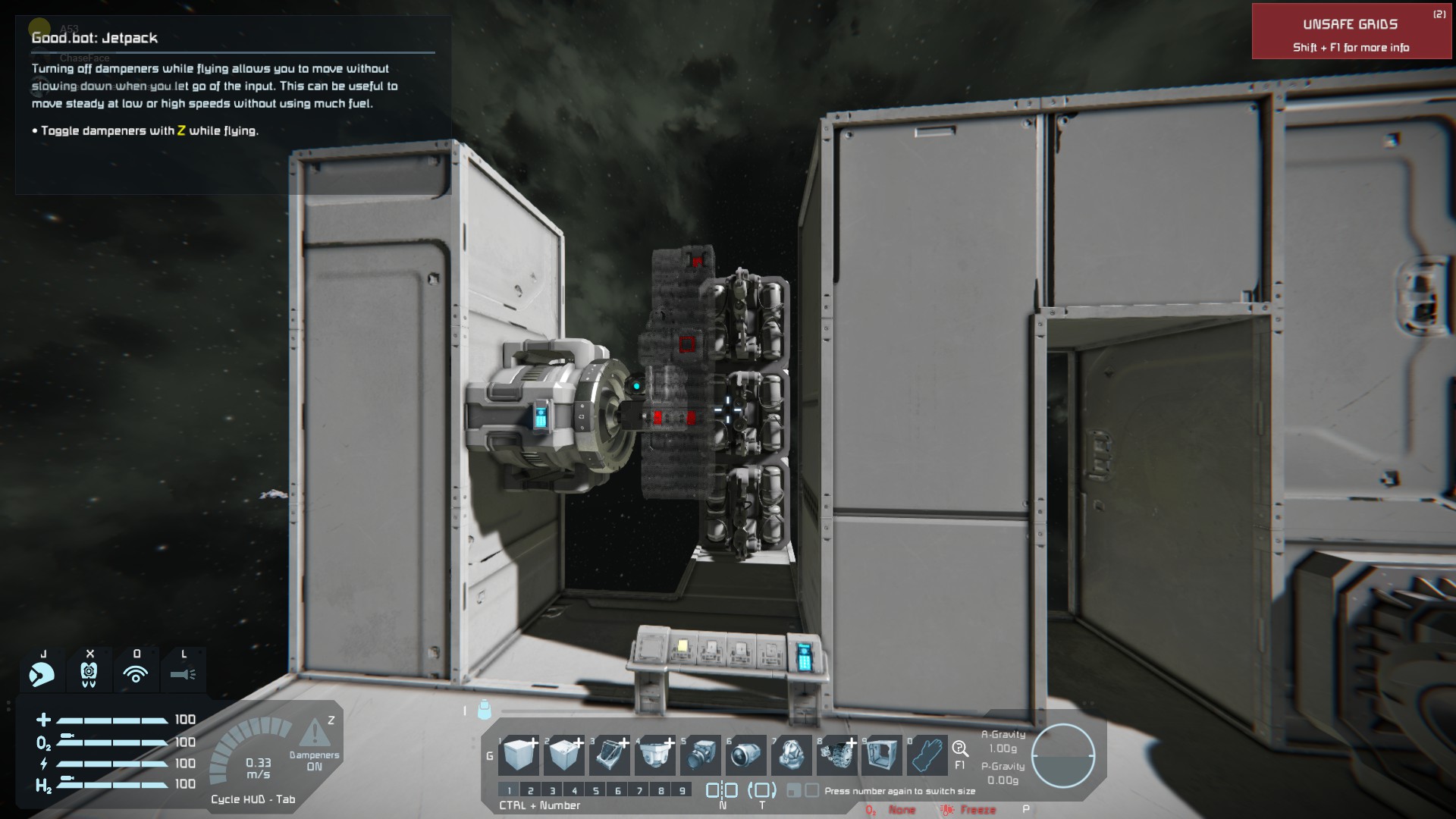Choose the wheel suspension block slot
The width and height of the screenshot is (1456, 819).
pyautogui.click(x=836, y=755)
